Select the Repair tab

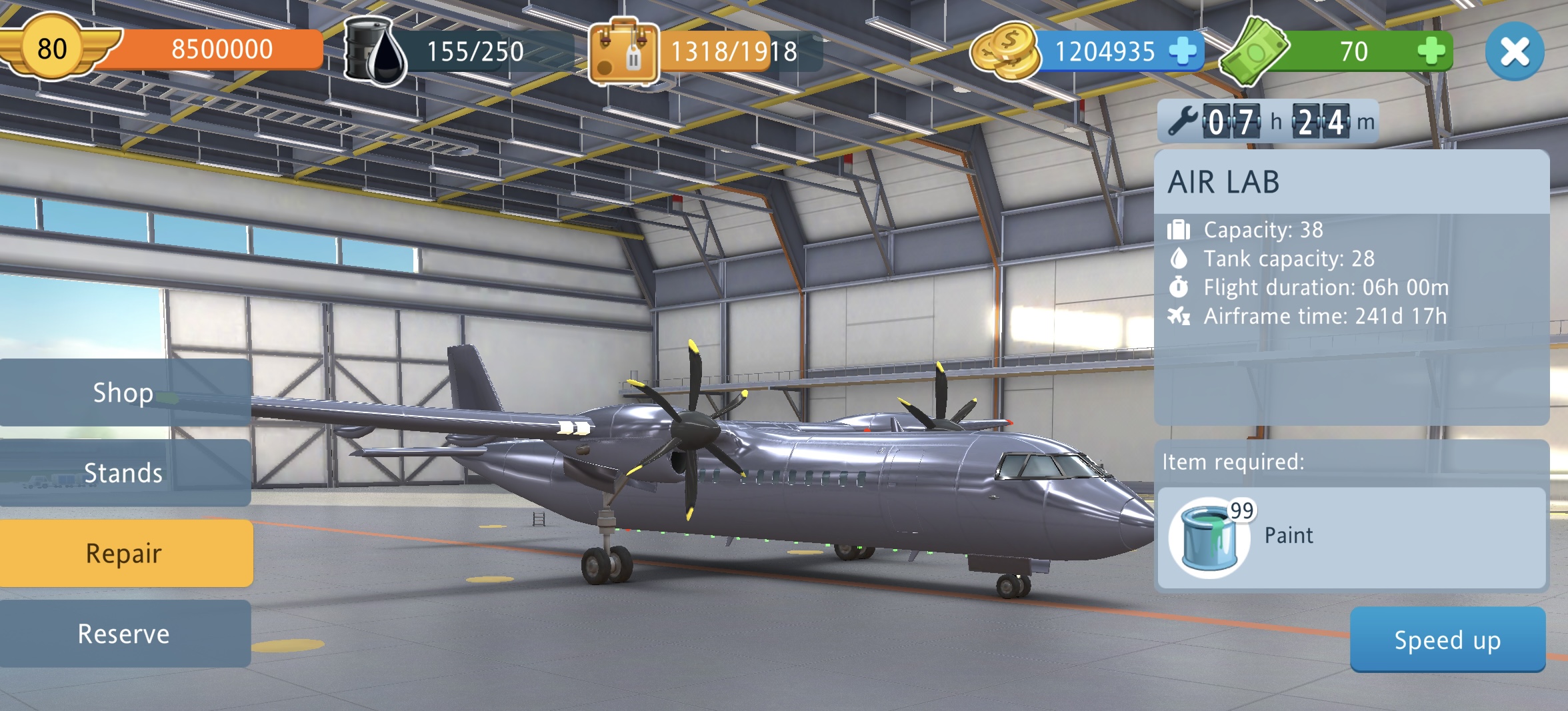click(124, 553)
